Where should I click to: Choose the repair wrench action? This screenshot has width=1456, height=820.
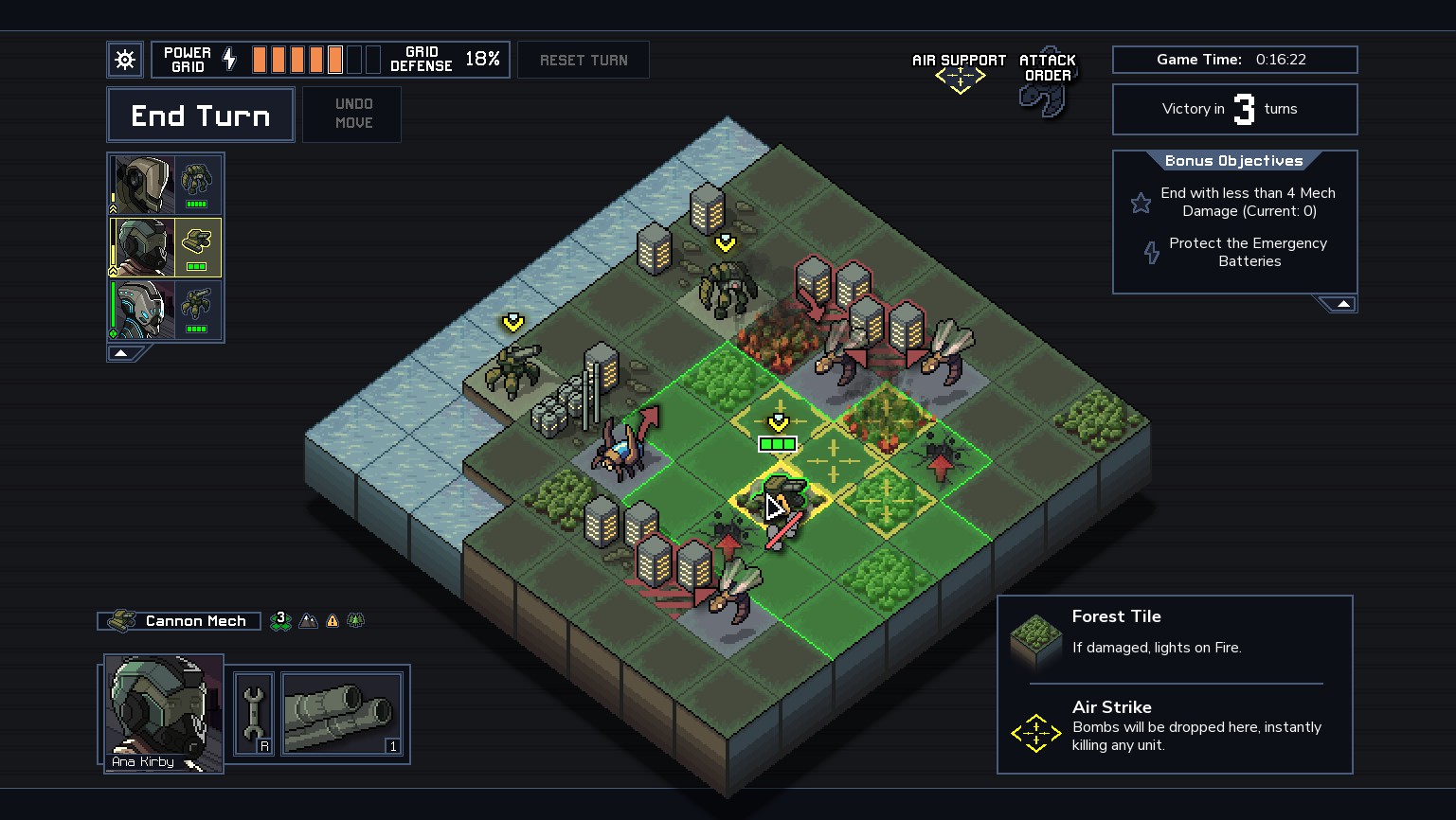pos(254,713)
